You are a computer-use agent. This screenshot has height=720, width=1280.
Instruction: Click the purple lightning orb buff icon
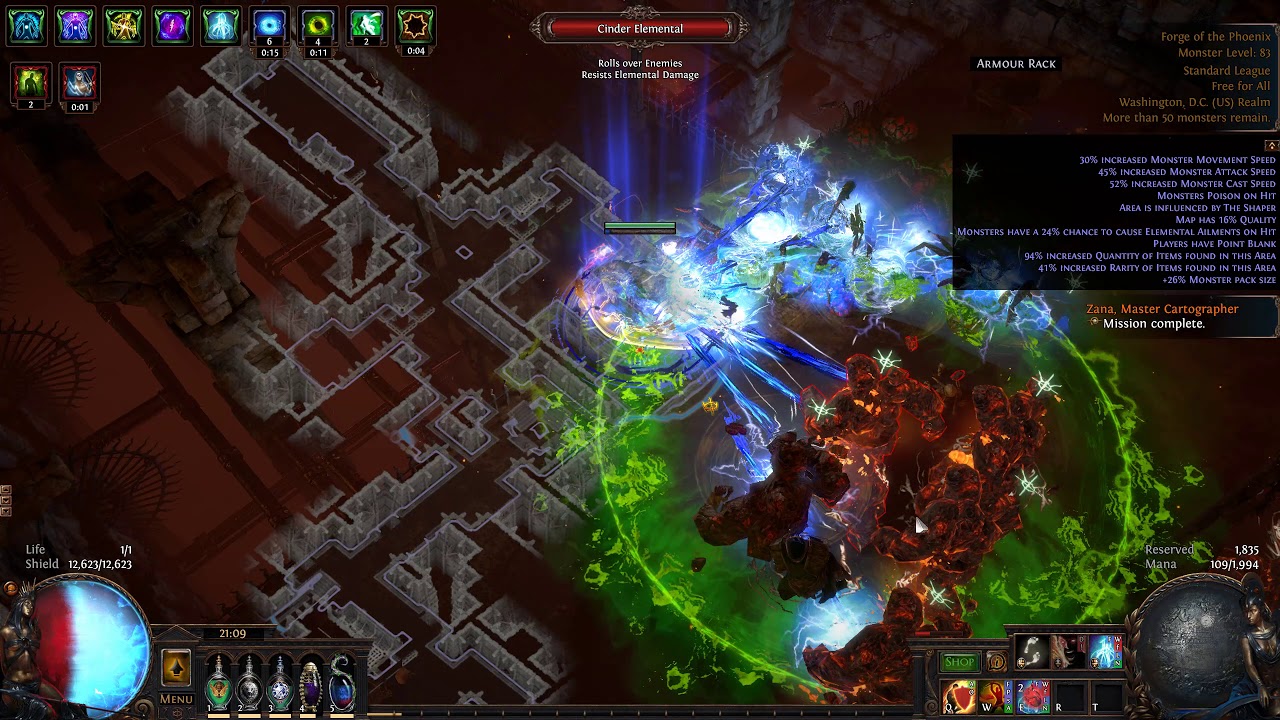coord(171,26)
